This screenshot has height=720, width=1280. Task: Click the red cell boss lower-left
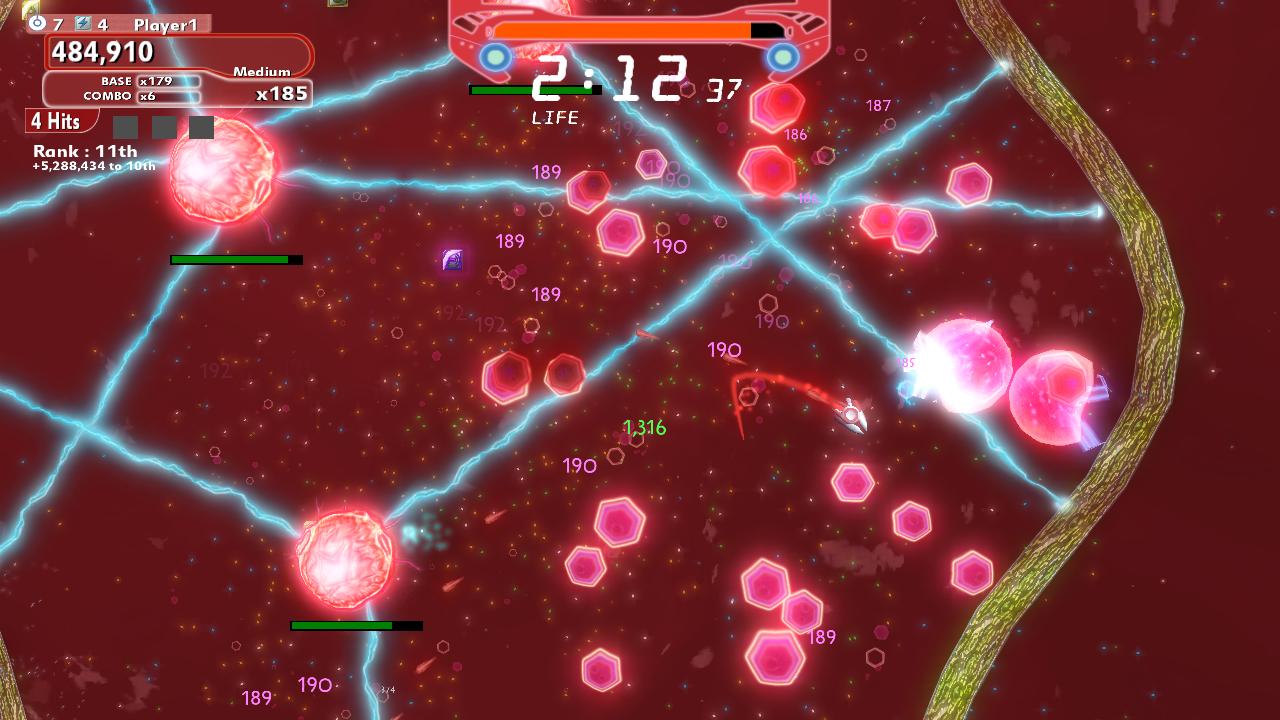tap(345, 558)
